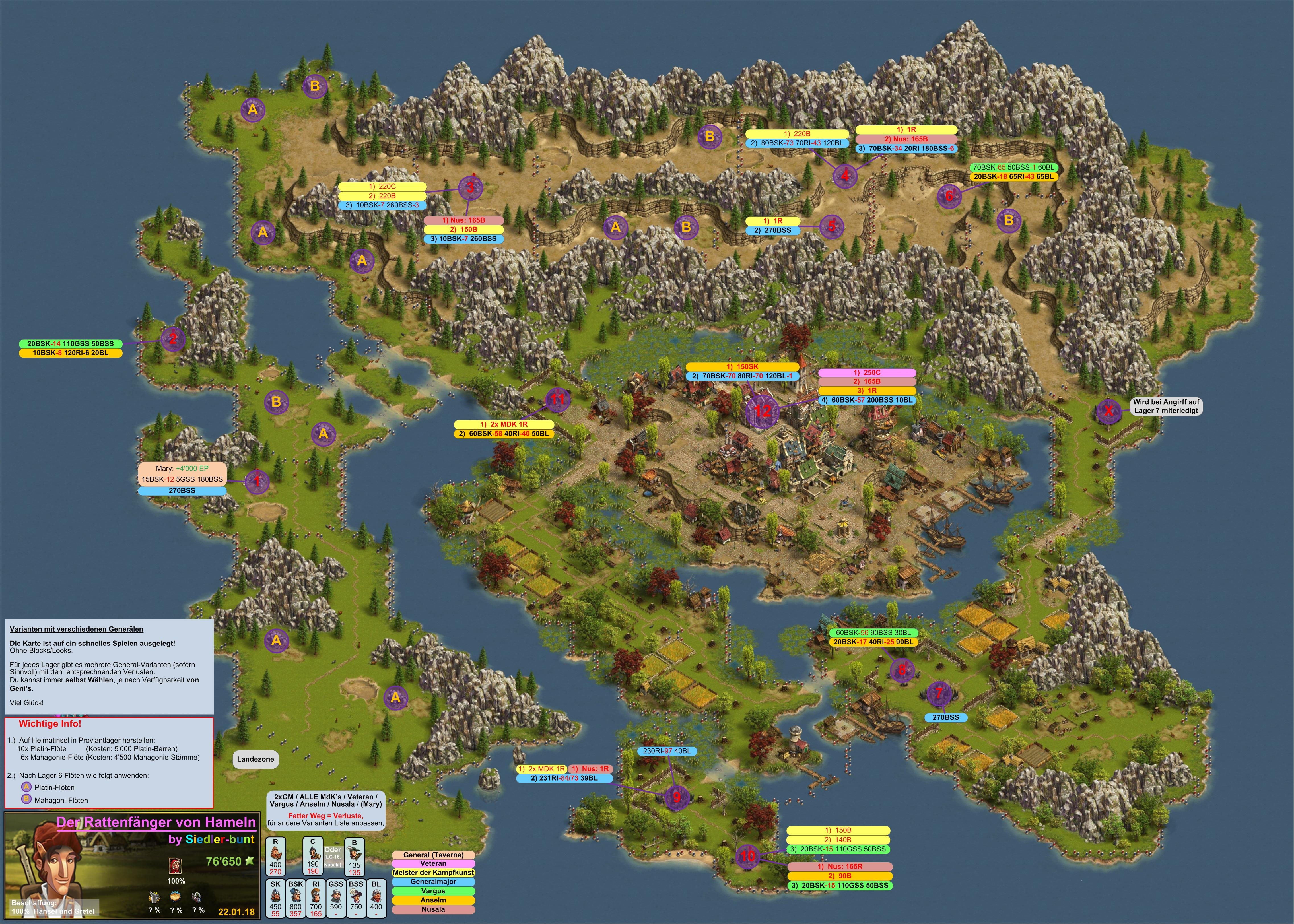Select the Landezone label
The image size is (1294, 924).
255,759
